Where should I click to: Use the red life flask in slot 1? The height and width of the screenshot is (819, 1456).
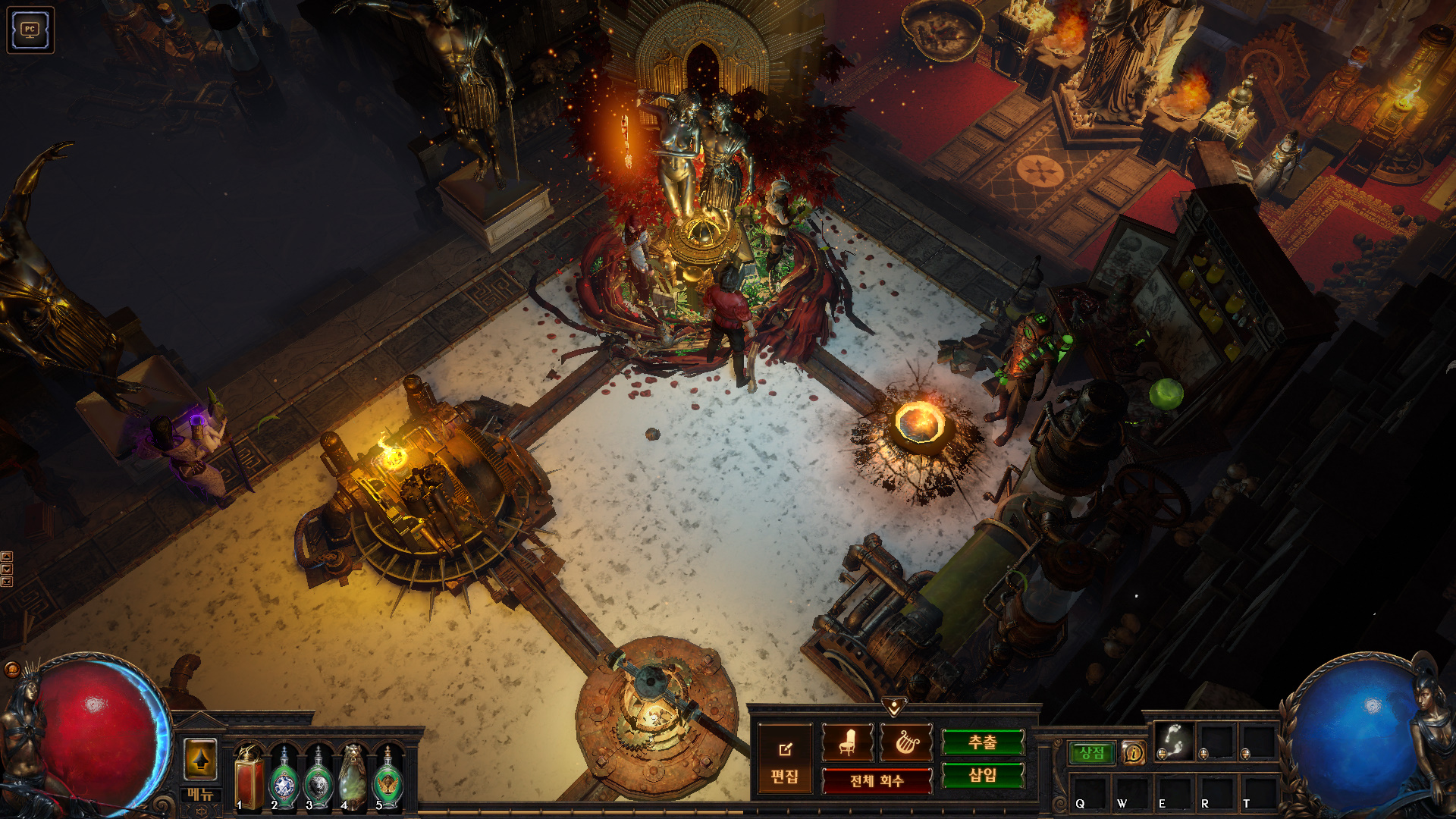pyautogui.click(x=249, y=777)
